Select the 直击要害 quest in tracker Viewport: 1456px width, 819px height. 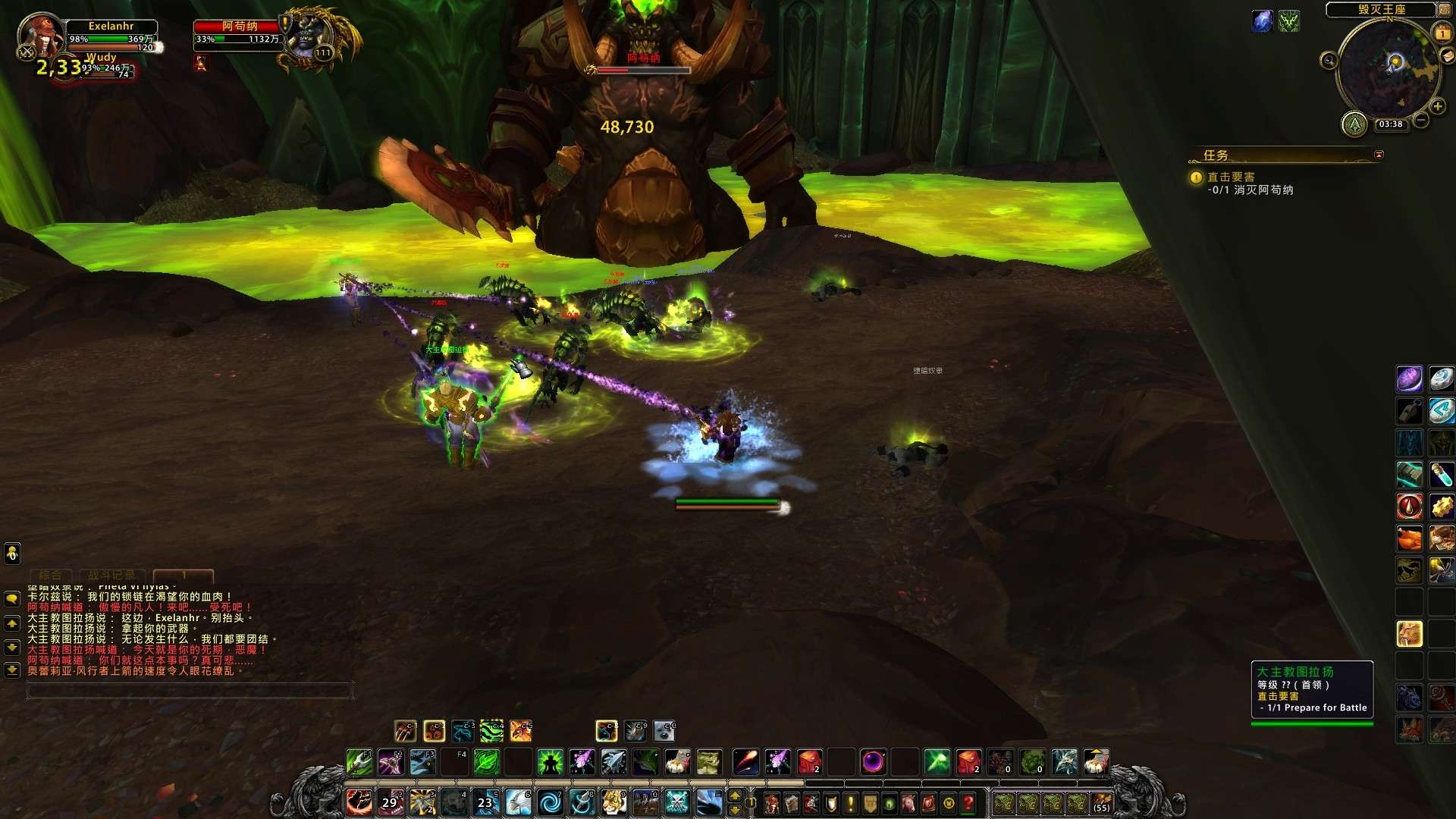point(1231,177)
